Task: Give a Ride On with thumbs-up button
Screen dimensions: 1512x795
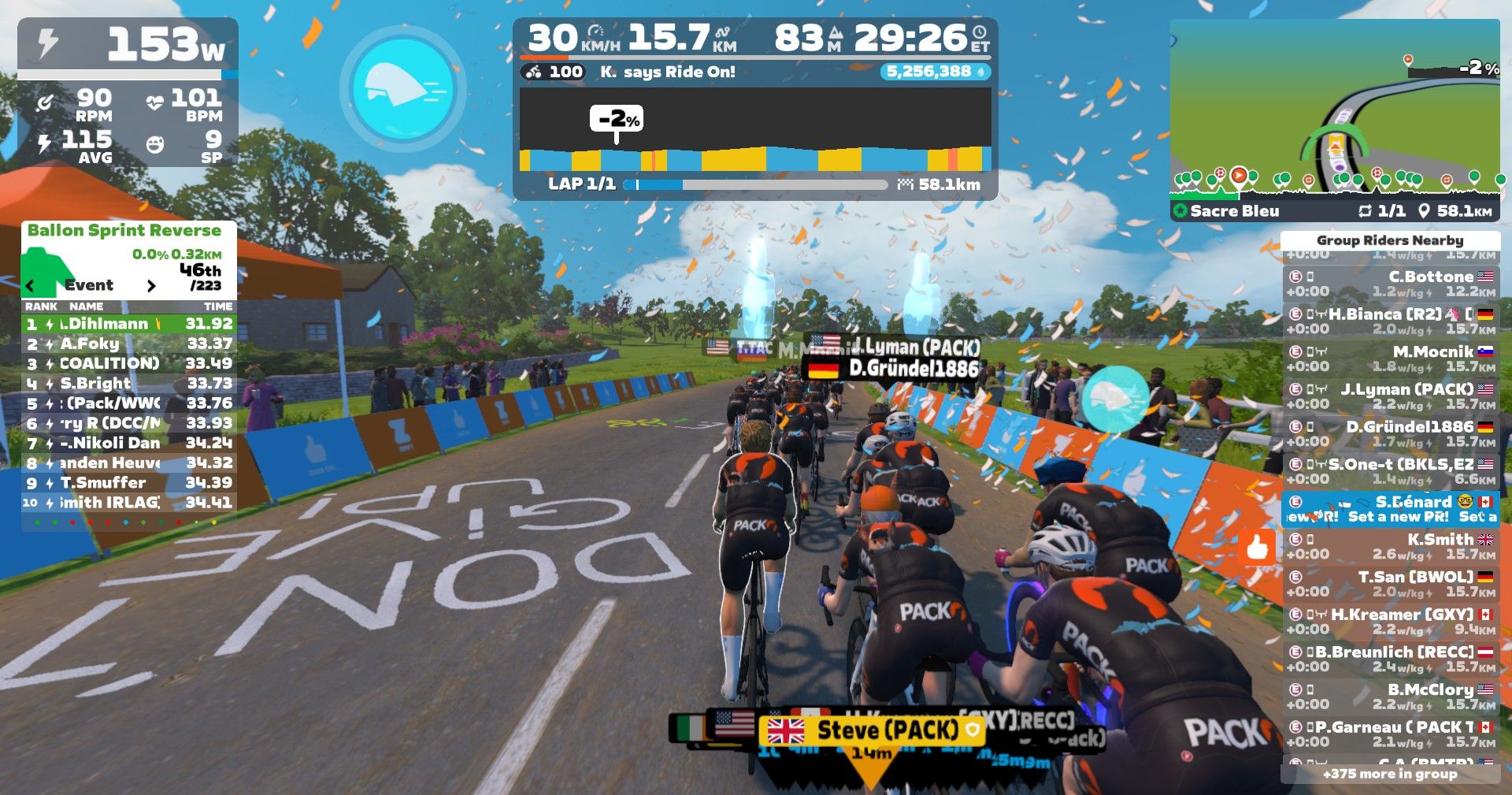Action: 1257,545
